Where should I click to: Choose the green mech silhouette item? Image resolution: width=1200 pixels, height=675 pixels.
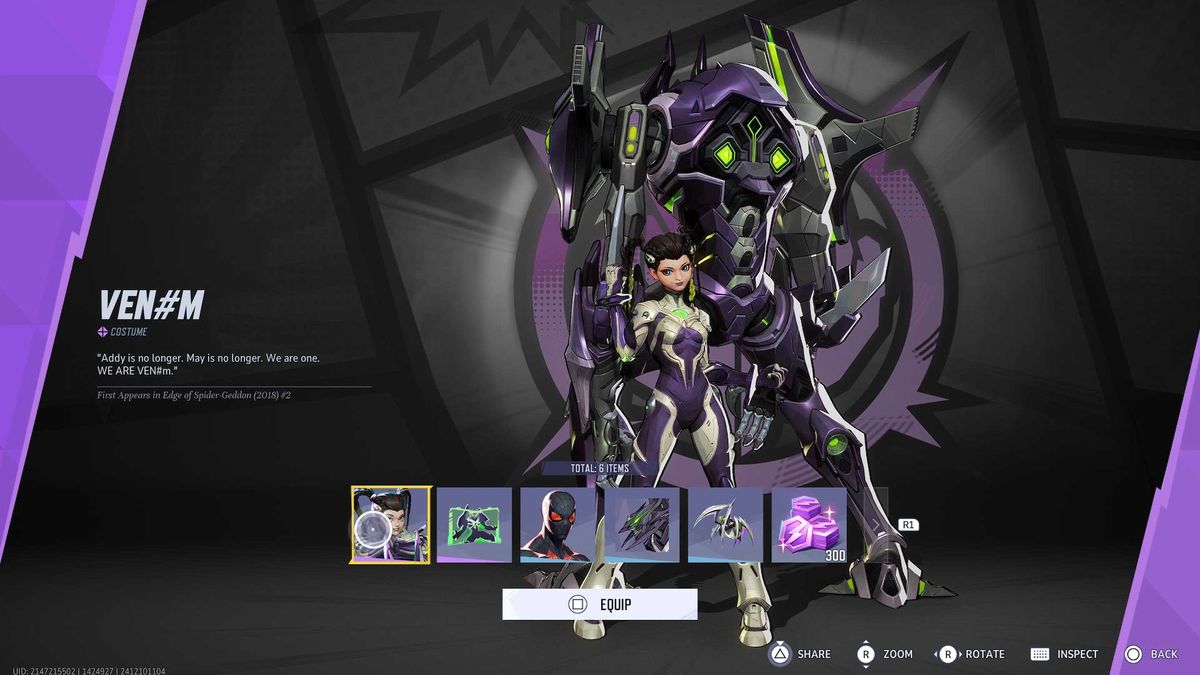[474, 525]
